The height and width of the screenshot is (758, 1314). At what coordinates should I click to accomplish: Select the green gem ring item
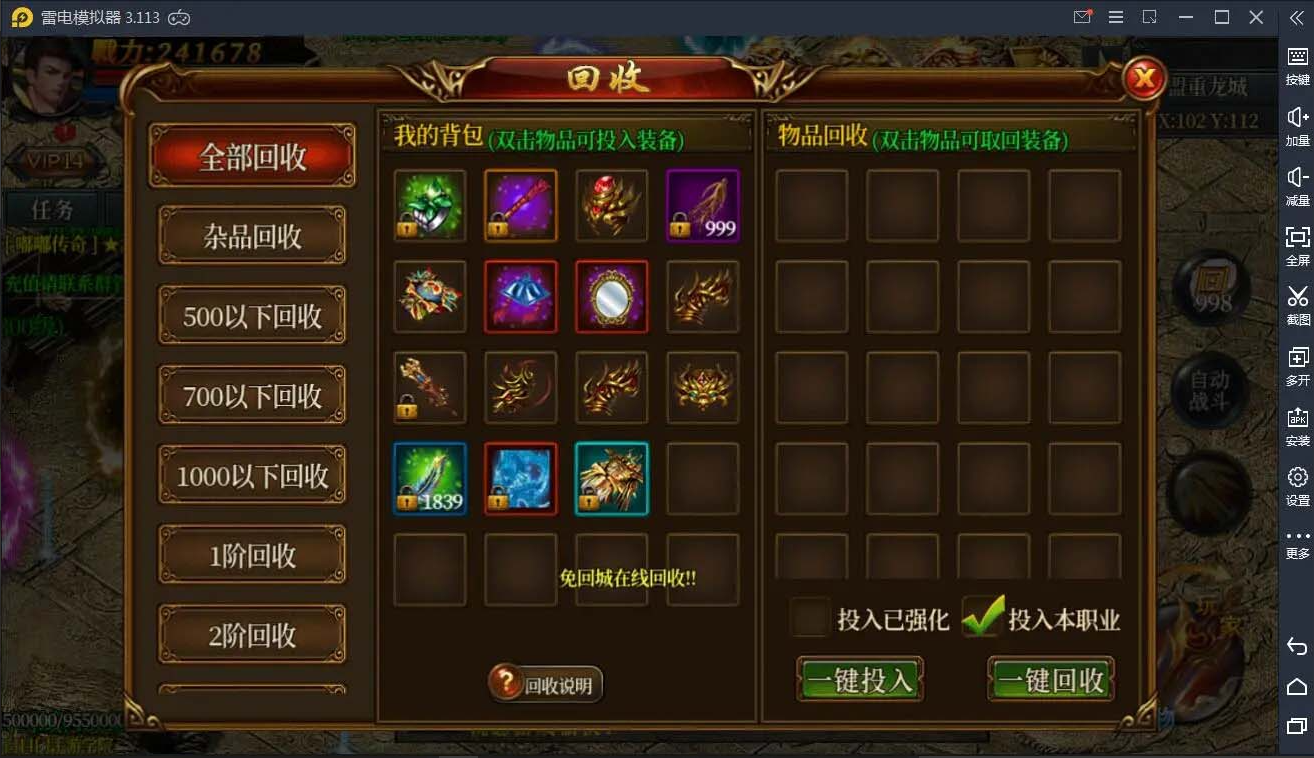(430, 206)
